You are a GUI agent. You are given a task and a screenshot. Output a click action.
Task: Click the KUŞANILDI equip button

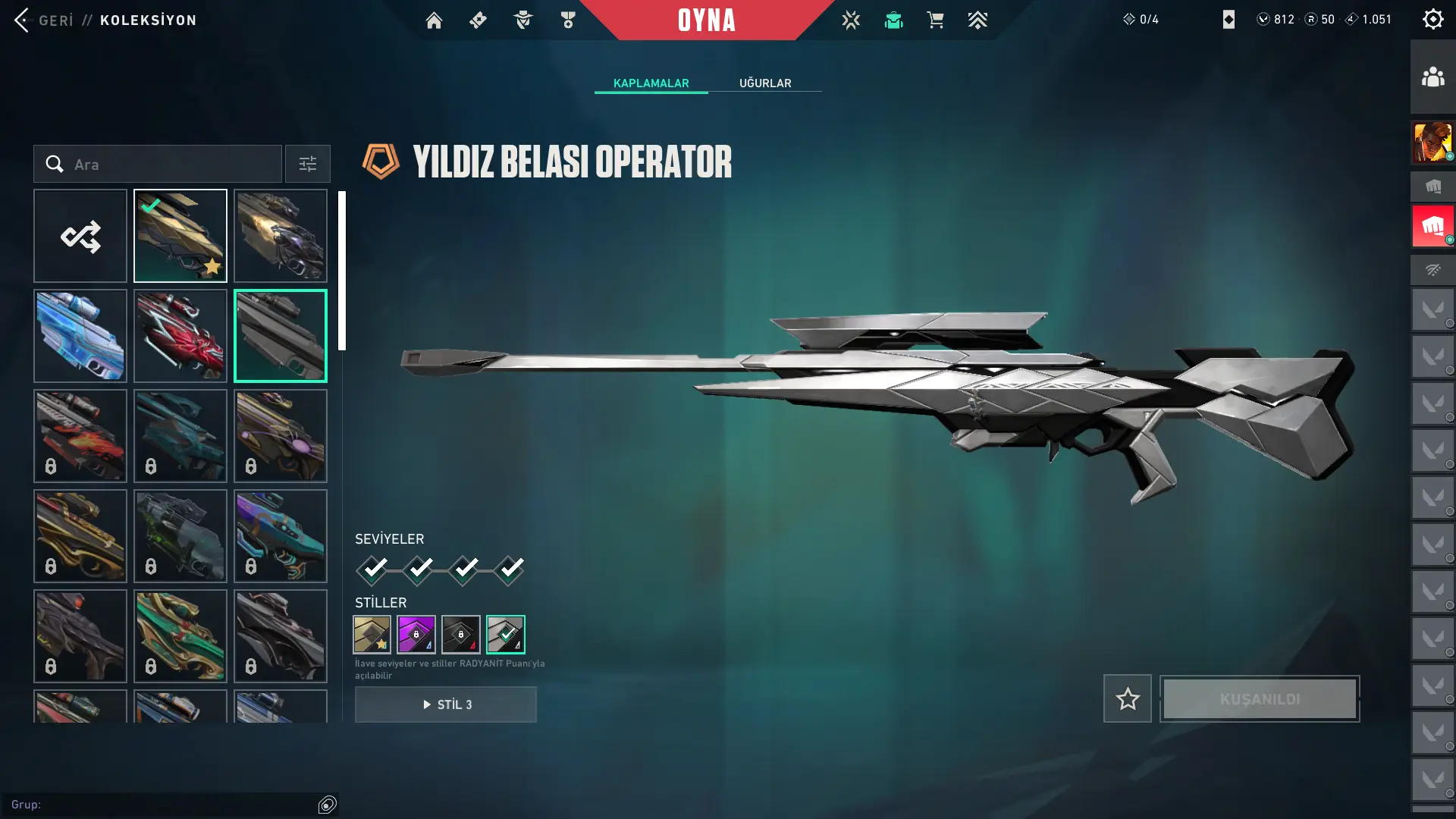[x=1260, y=698]
